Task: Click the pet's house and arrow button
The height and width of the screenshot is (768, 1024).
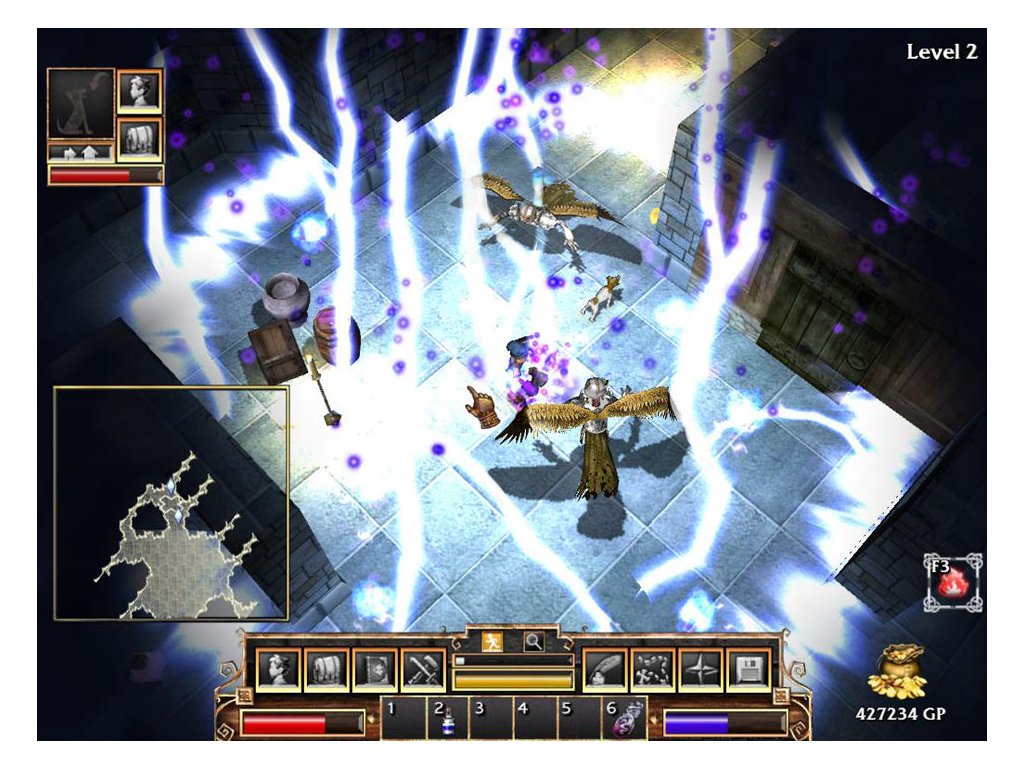Action: [81, 153]
